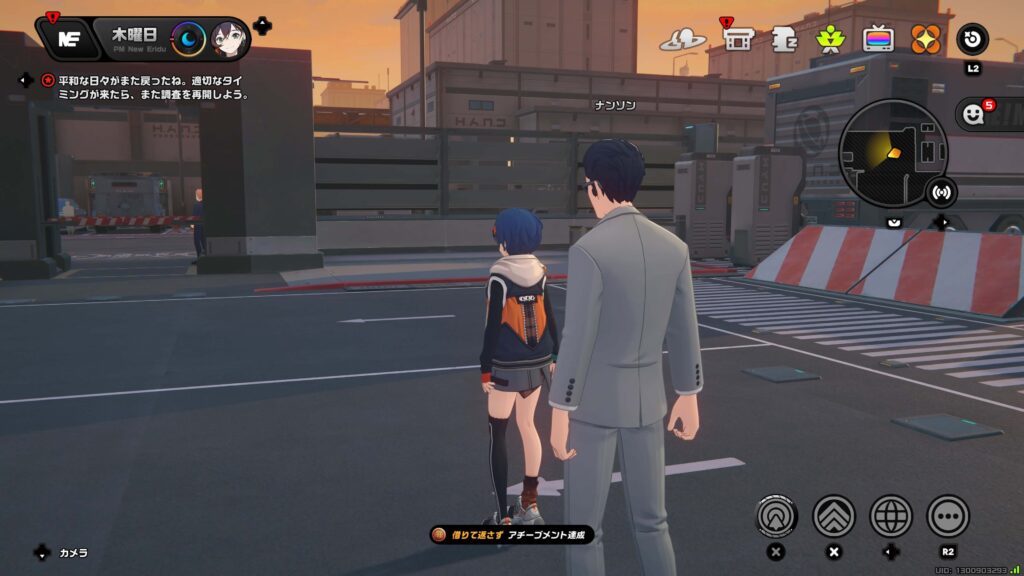The image size is (1024, 576).
Task: Click the crescent moon time-of-day icon
Action: (x=188, y=39)
